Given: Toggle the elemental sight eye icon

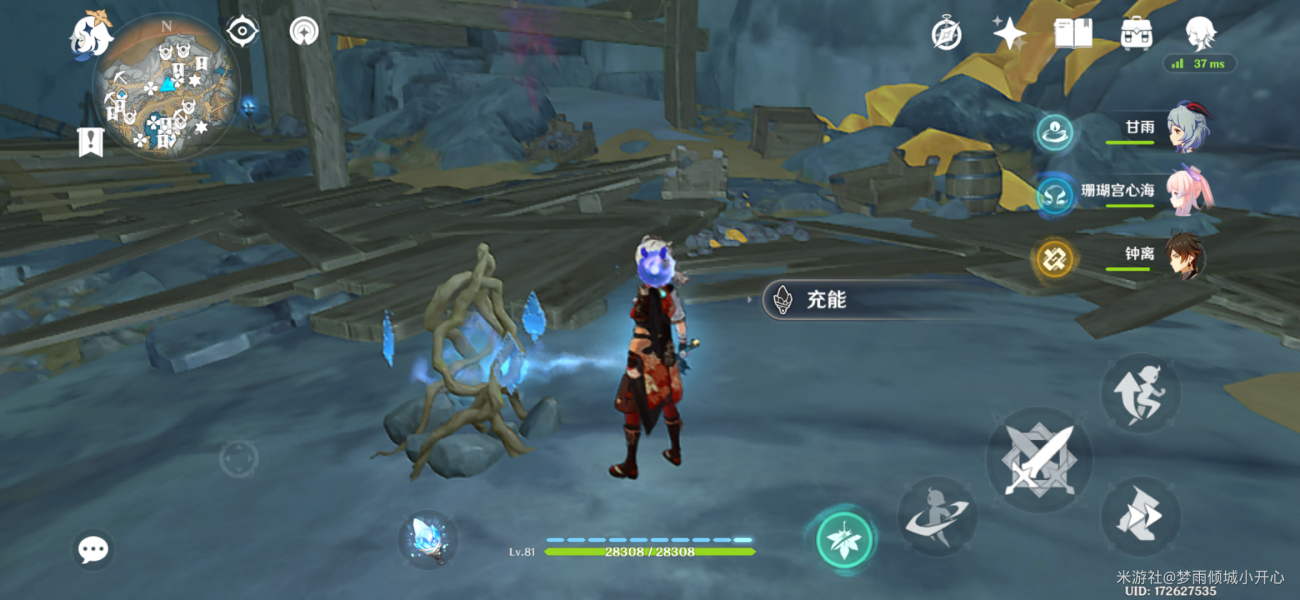Looking at the screenshot, I should [241, 32].
